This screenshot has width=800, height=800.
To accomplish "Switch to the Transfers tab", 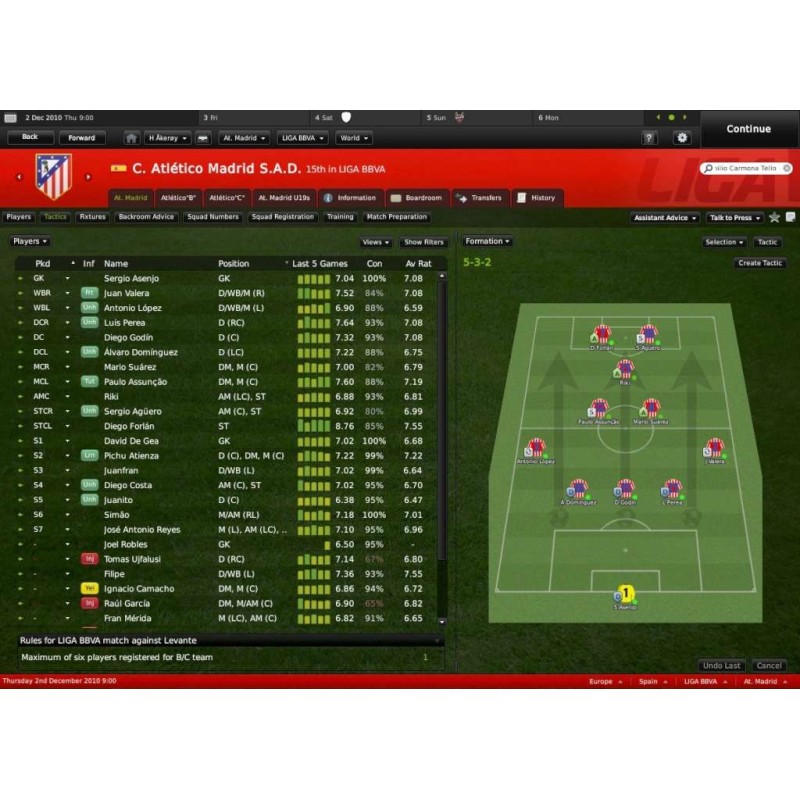I will point(480,198).
